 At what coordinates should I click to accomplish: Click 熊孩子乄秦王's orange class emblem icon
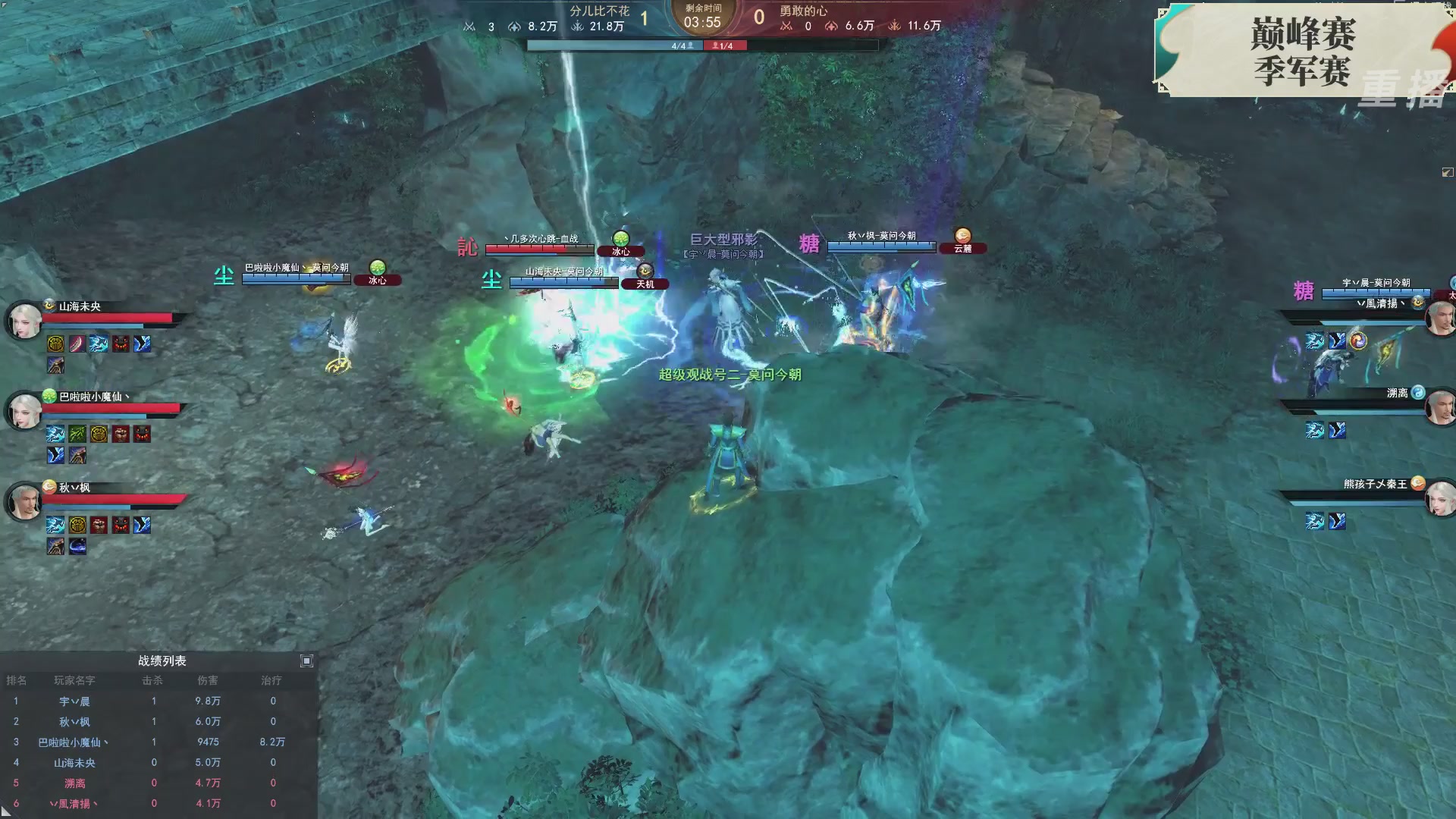coord(1418,482)
